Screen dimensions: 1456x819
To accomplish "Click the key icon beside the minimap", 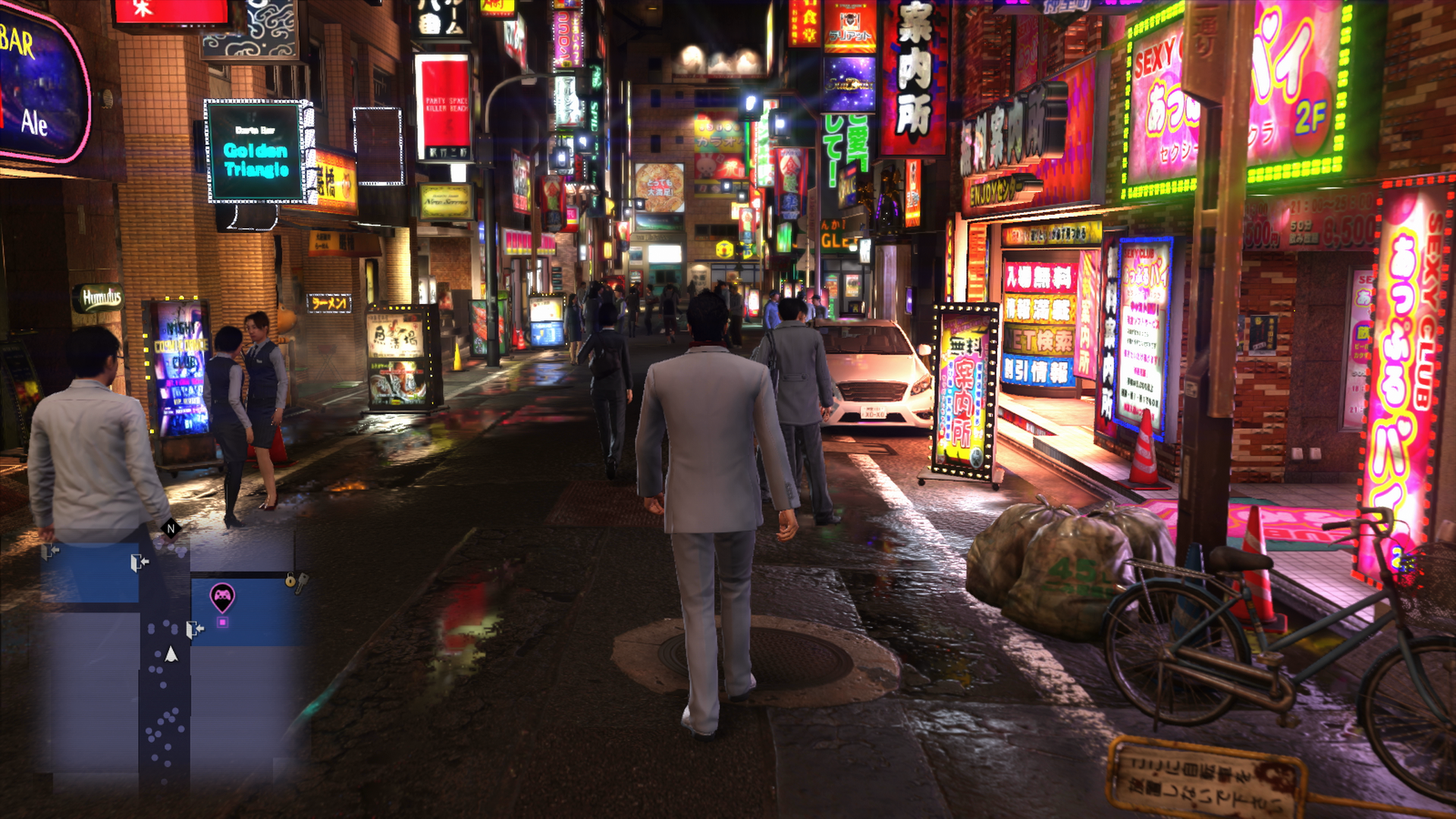I will point(303,582).
